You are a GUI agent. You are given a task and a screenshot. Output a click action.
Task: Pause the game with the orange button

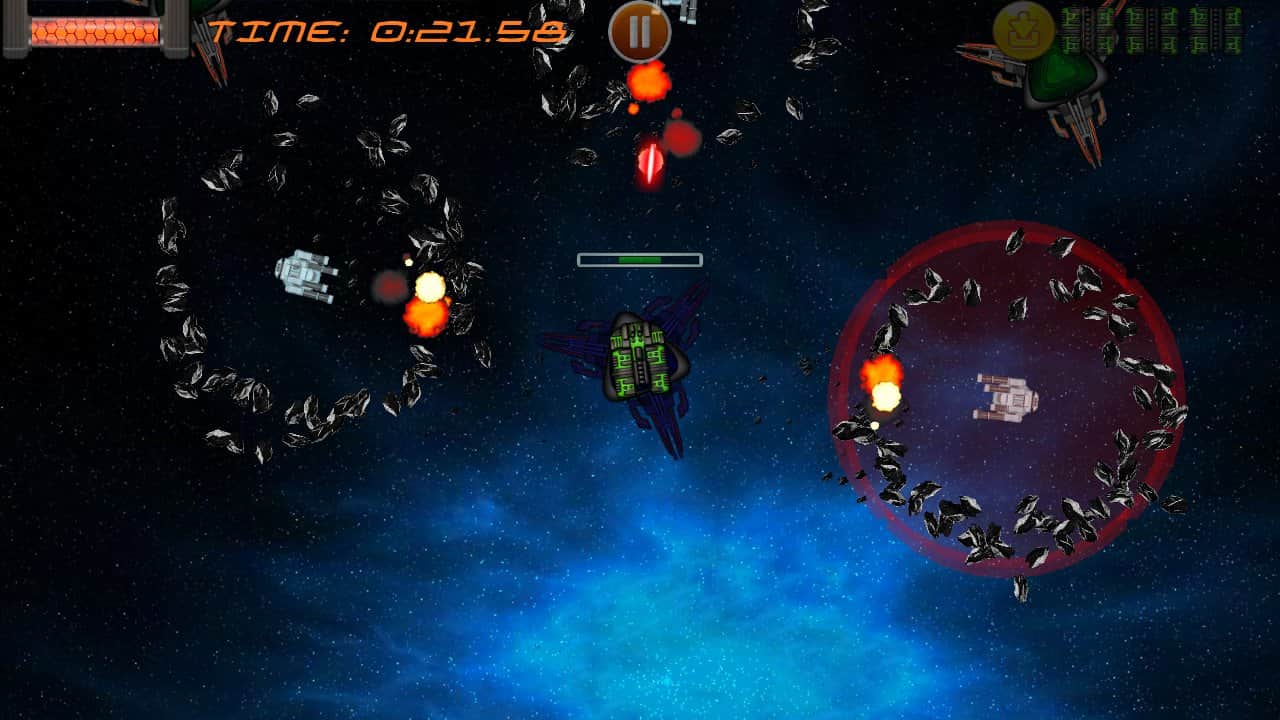[640, 31]
